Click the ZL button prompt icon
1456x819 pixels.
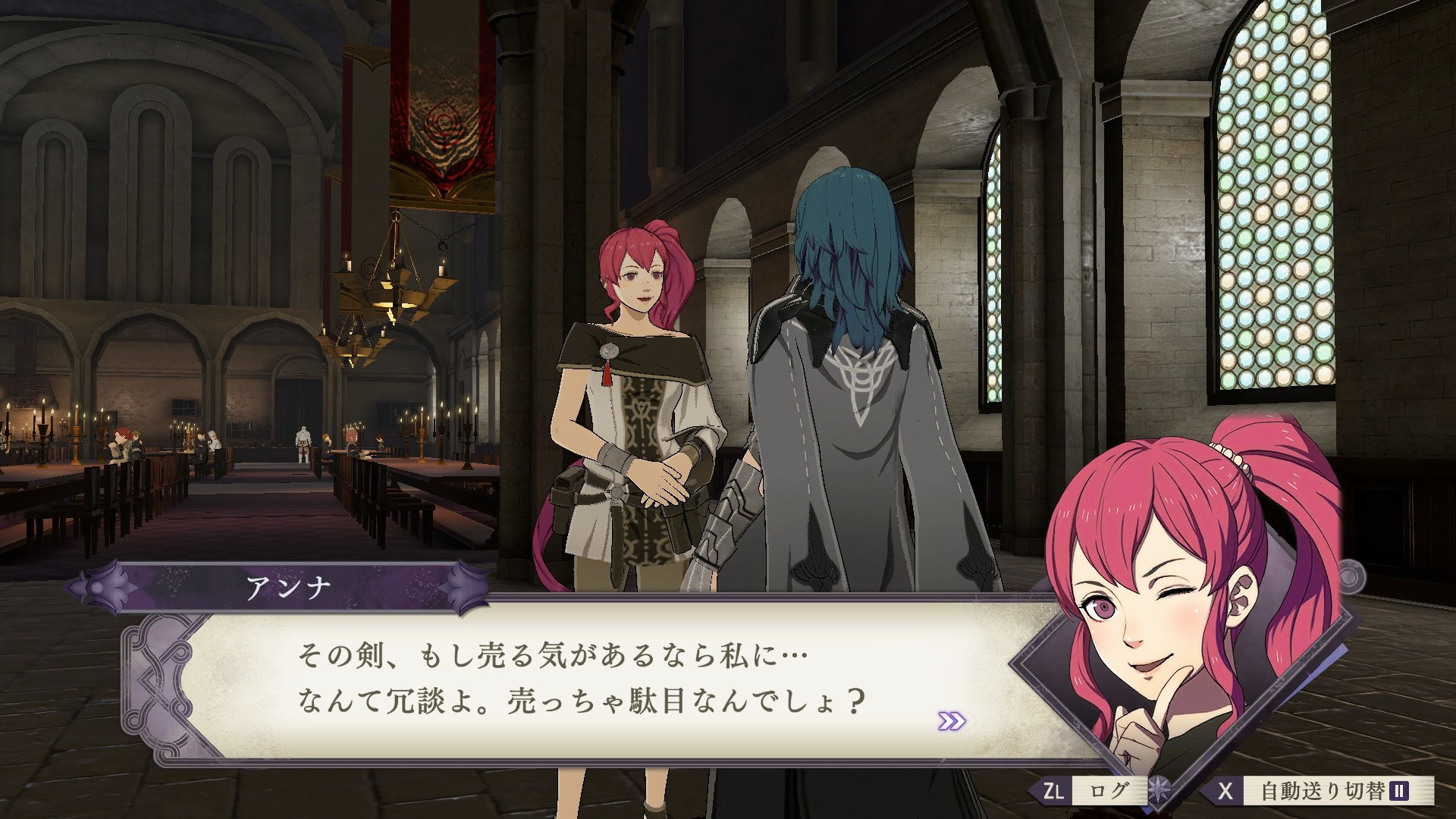(1053, 791)
